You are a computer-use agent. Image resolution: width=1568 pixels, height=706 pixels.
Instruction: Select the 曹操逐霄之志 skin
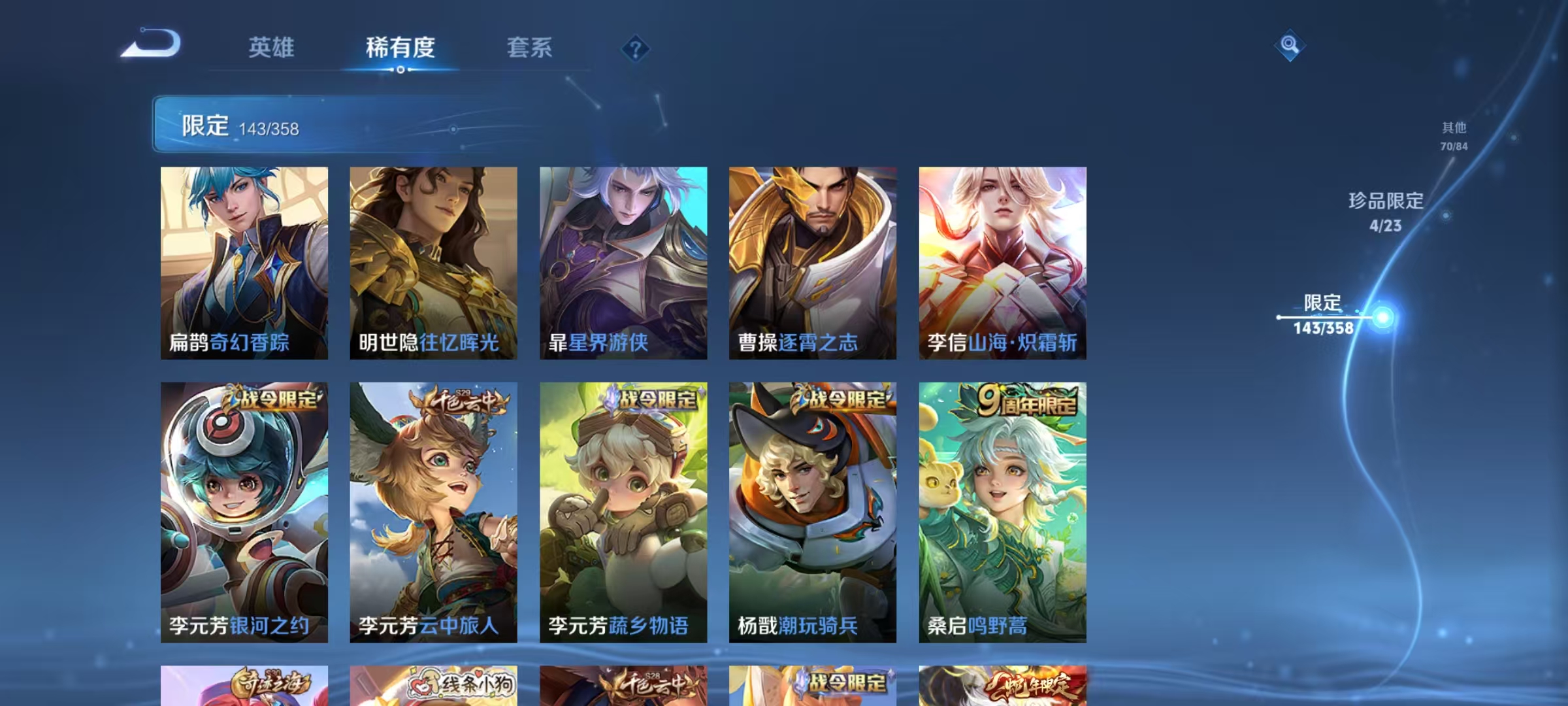[x=813, y=261]
